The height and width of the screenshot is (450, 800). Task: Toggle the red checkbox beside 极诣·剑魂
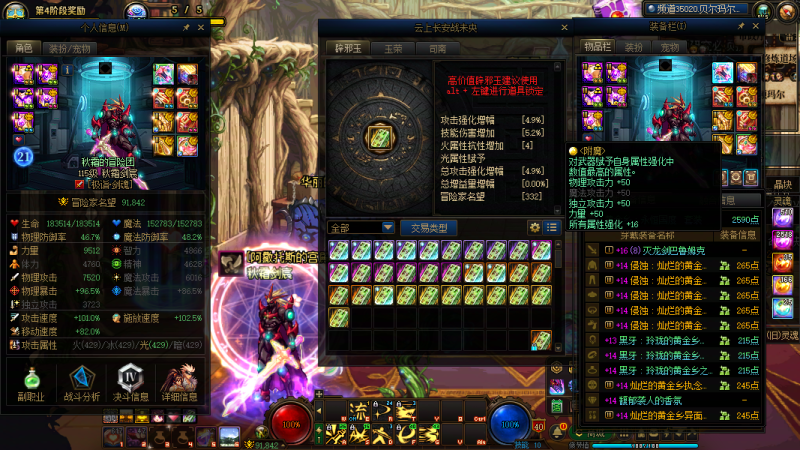[79, 184]
